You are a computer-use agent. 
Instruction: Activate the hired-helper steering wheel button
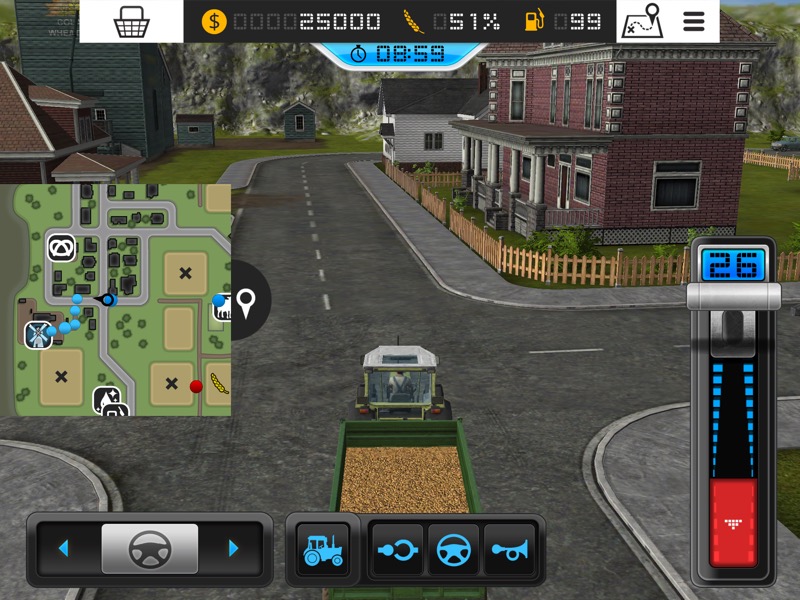point(454,548)
